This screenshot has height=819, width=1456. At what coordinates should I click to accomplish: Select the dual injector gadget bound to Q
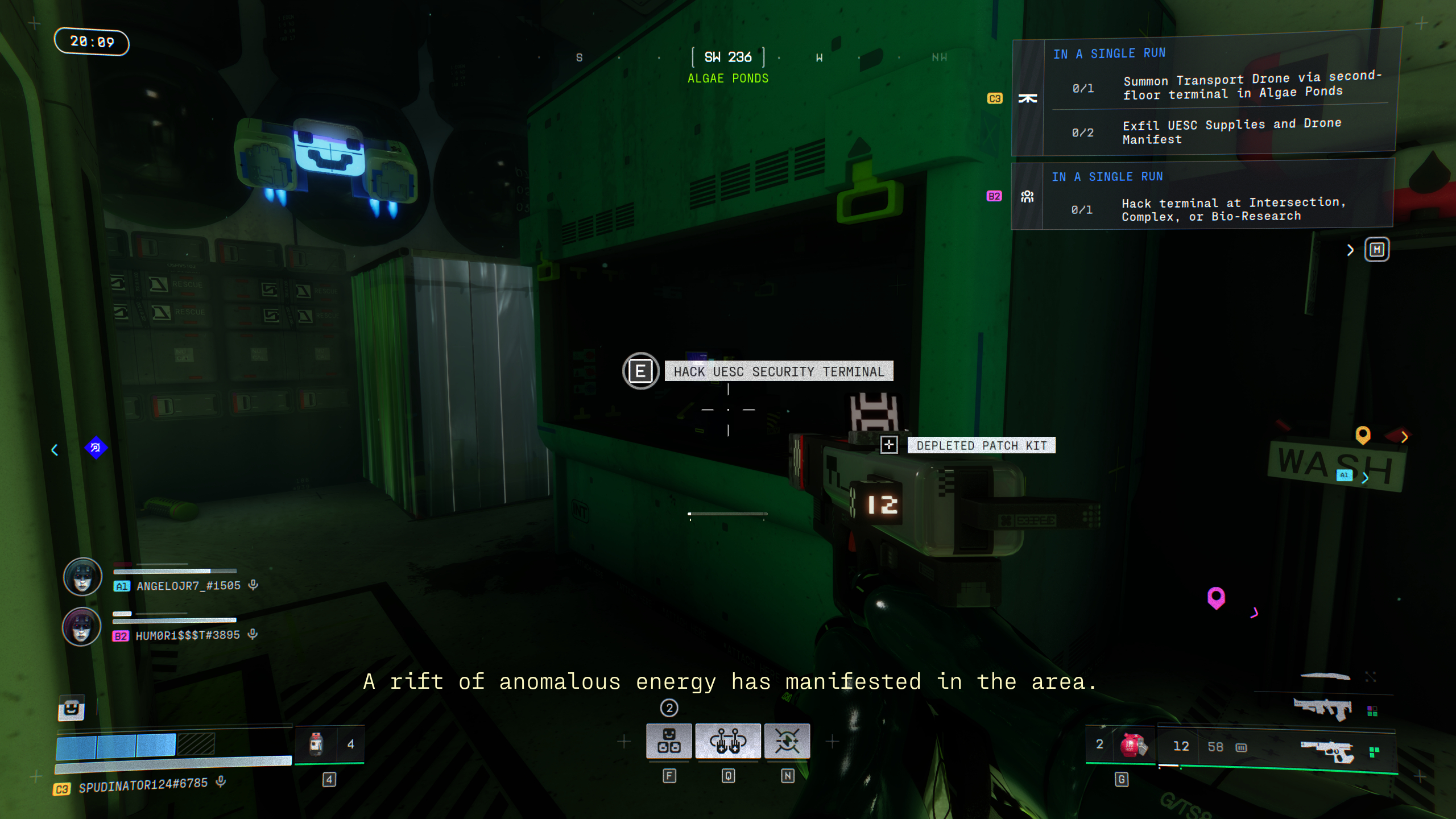tap(728, 741)
